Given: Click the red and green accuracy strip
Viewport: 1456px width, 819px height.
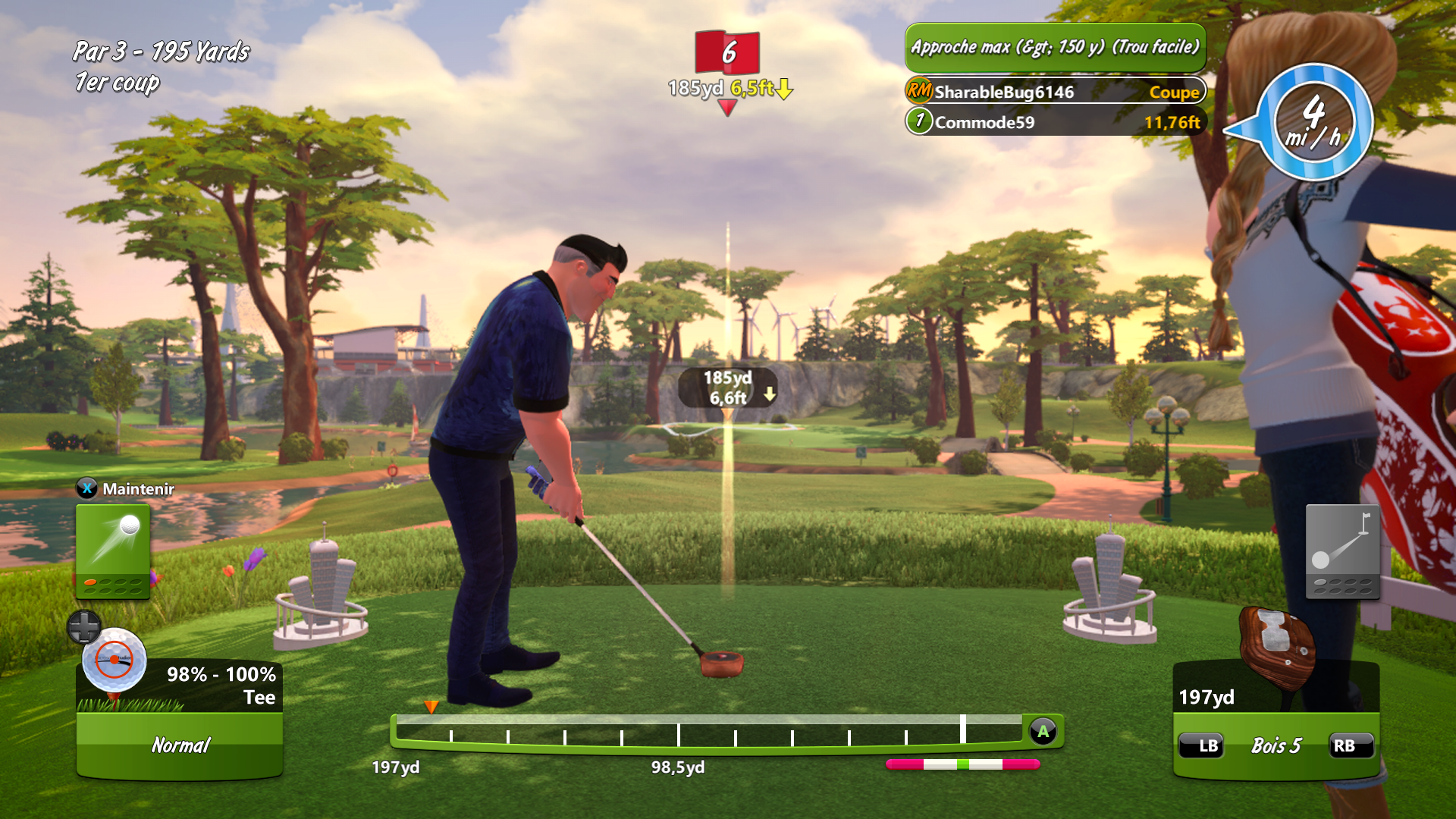Looking at the screenshot, I should point(962,764).
